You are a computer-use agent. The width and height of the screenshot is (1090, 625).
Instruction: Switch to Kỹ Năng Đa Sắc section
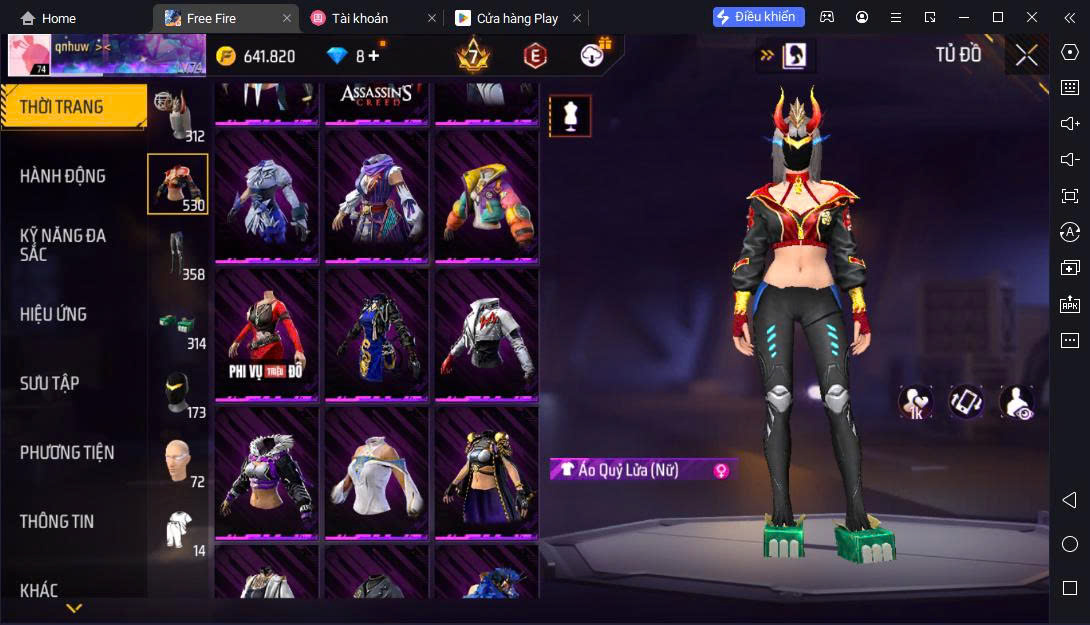tap(63, 244)
